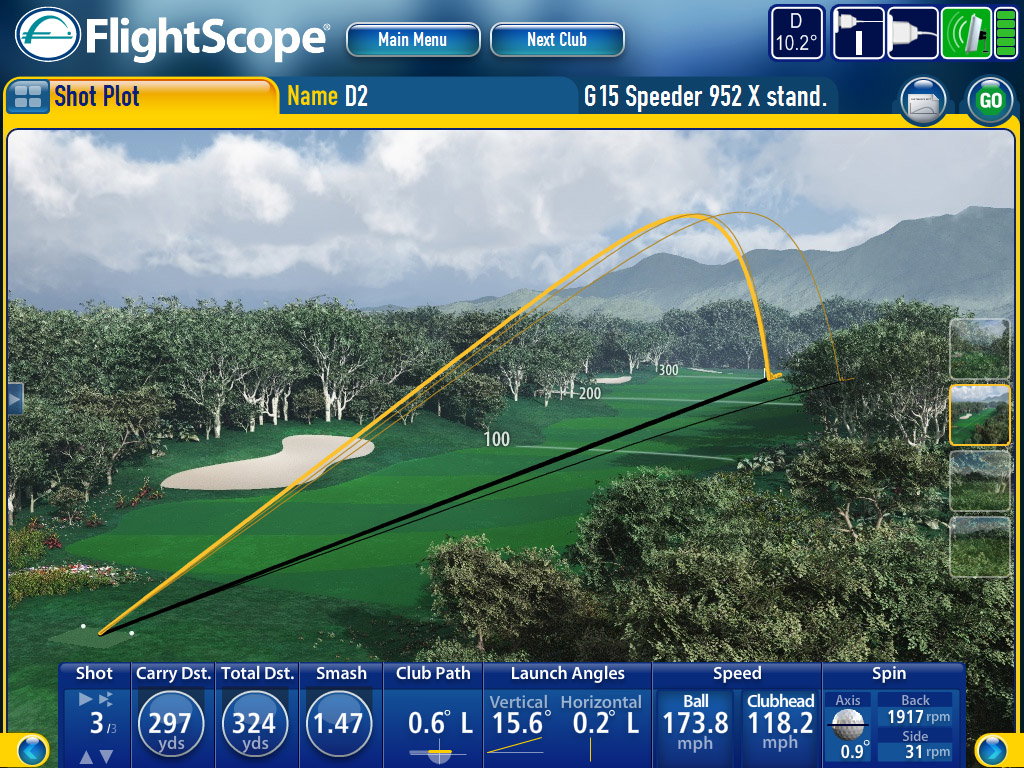The image size is (1024, 768).
Task: Go to the previous page arrow
Action: tap(32, 749)
